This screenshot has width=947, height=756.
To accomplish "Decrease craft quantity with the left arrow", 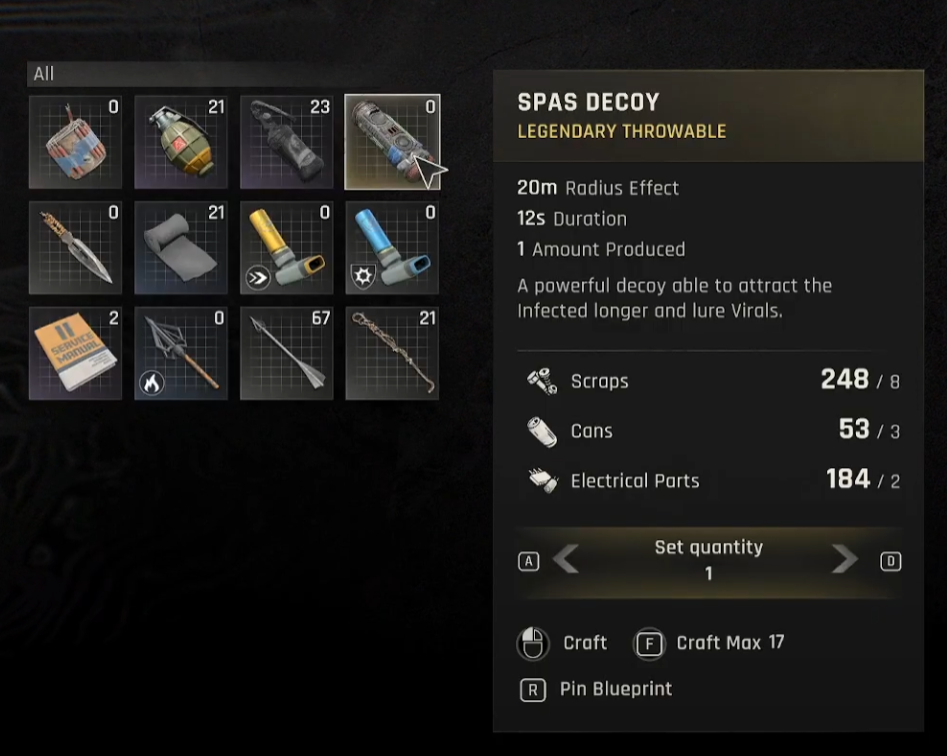I will pos(566,560).
